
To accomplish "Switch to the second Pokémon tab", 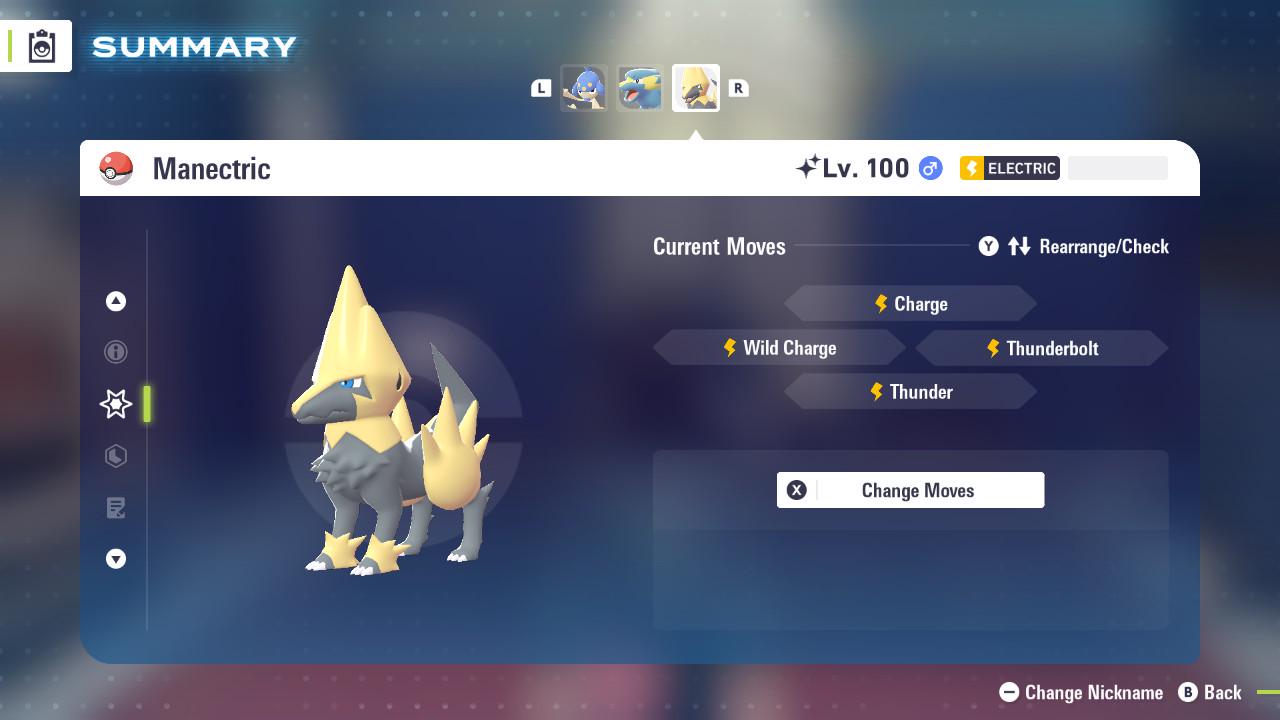I will pos(640,88).
